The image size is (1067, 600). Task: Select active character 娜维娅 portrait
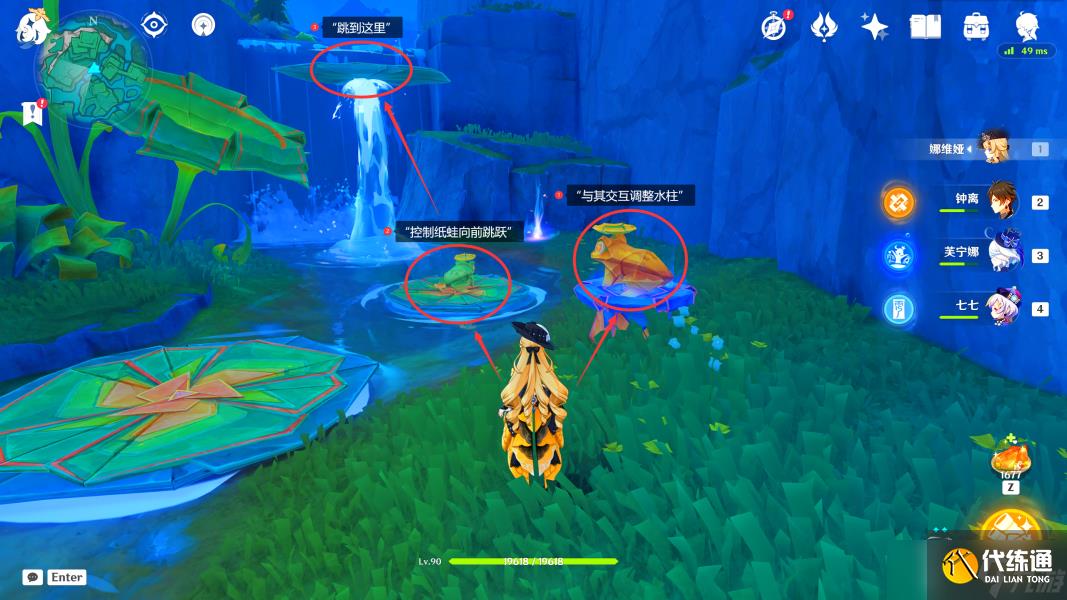click(x=996, y=148)
